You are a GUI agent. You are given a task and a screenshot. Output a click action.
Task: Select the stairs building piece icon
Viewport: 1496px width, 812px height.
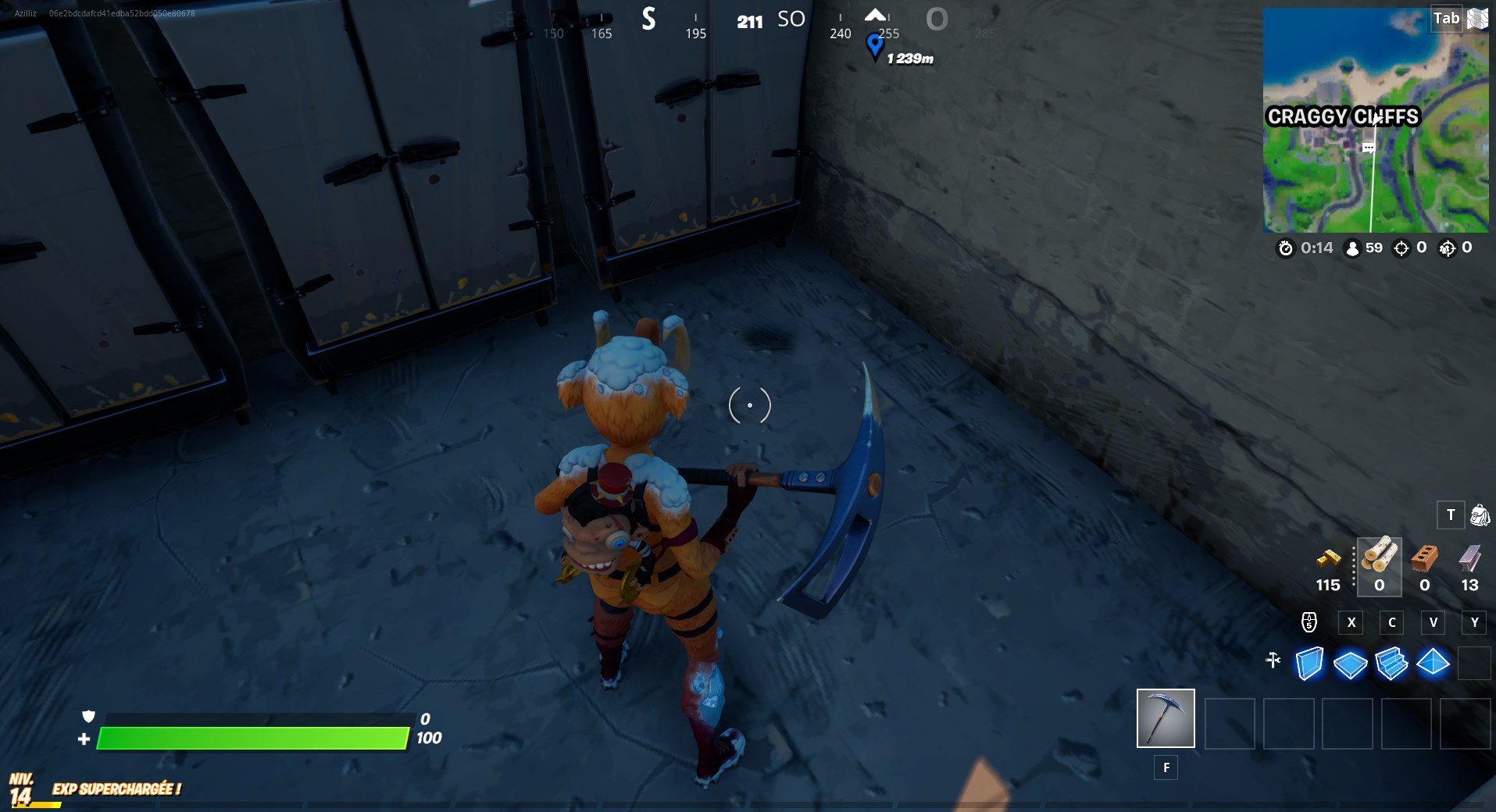click(1394, 664)
